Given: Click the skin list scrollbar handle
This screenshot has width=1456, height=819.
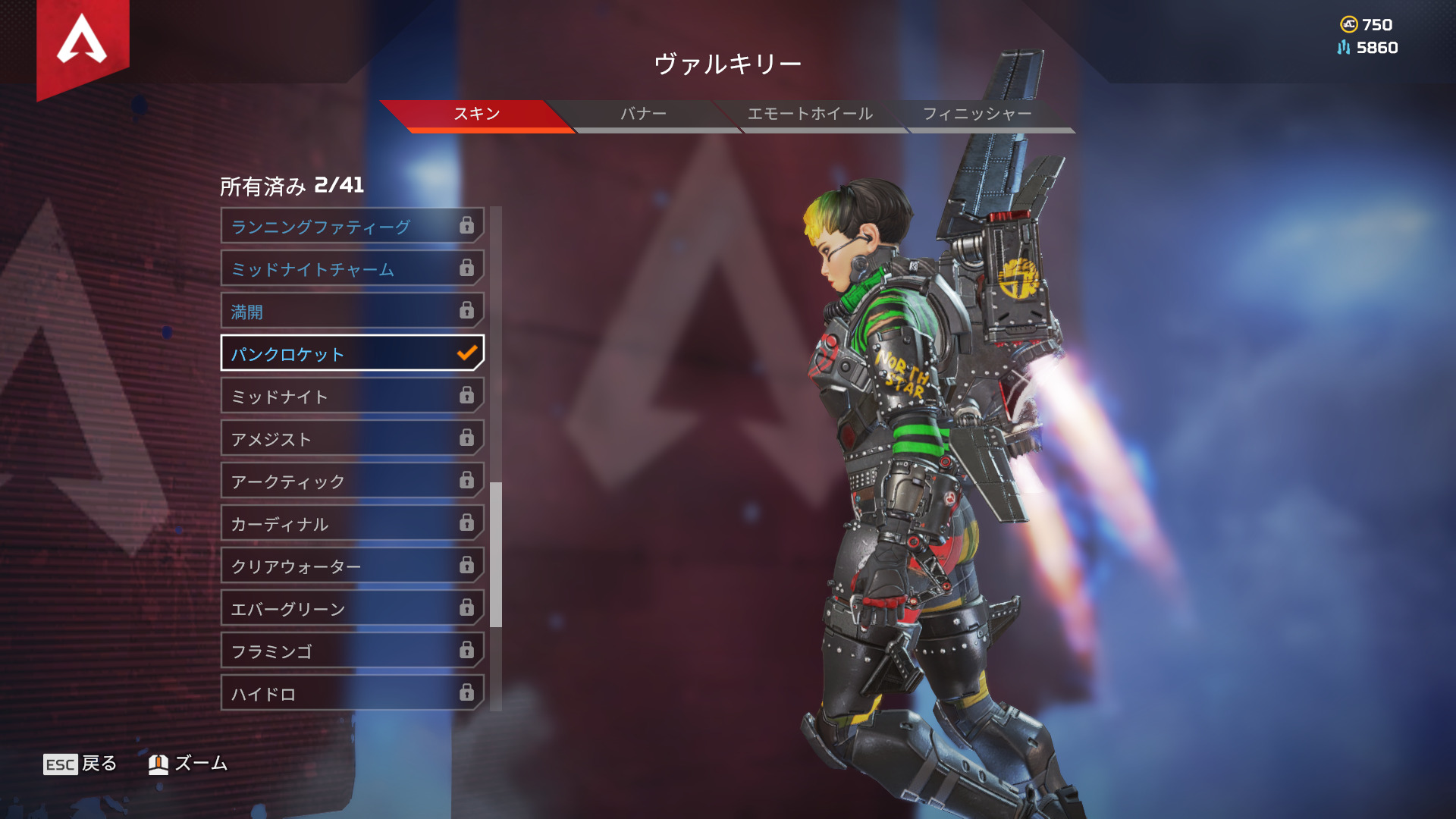Looking at the screenshot, I should [x=496, y=554].
